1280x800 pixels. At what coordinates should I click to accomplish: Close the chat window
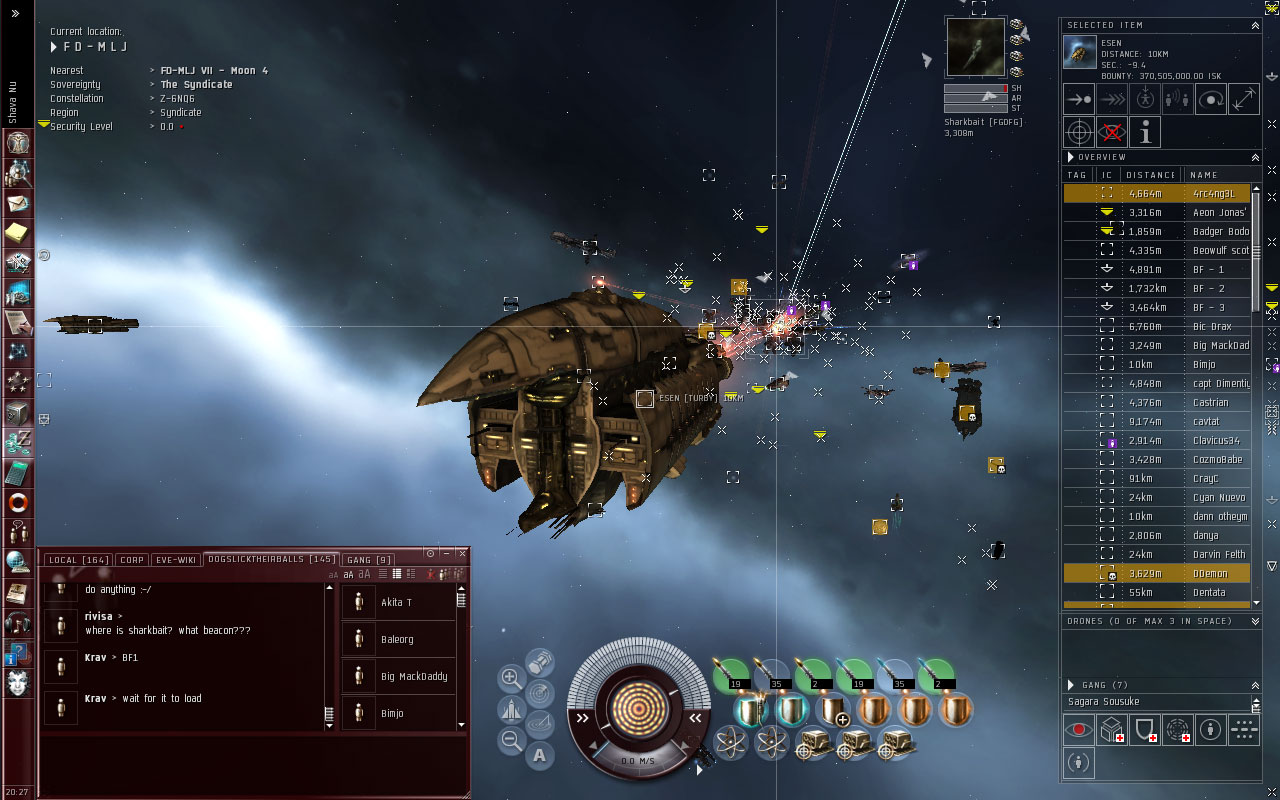coord(462,553)
